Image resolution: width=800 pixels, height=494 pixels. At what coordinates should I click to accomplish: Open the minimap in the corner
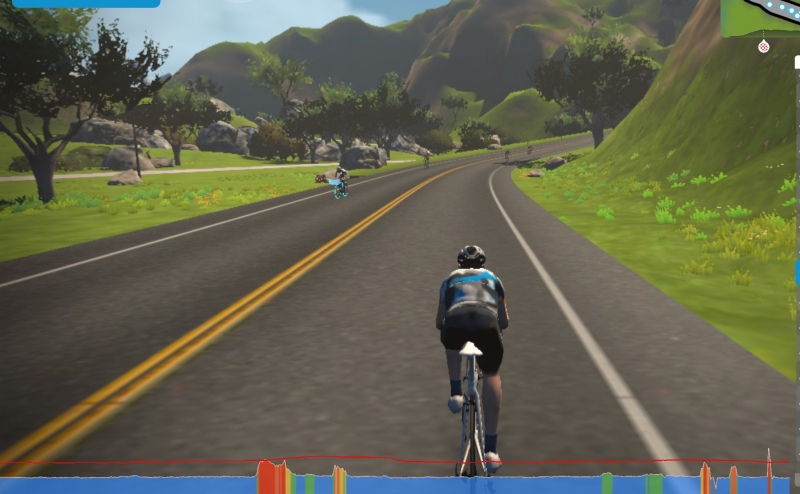point(761,17)
